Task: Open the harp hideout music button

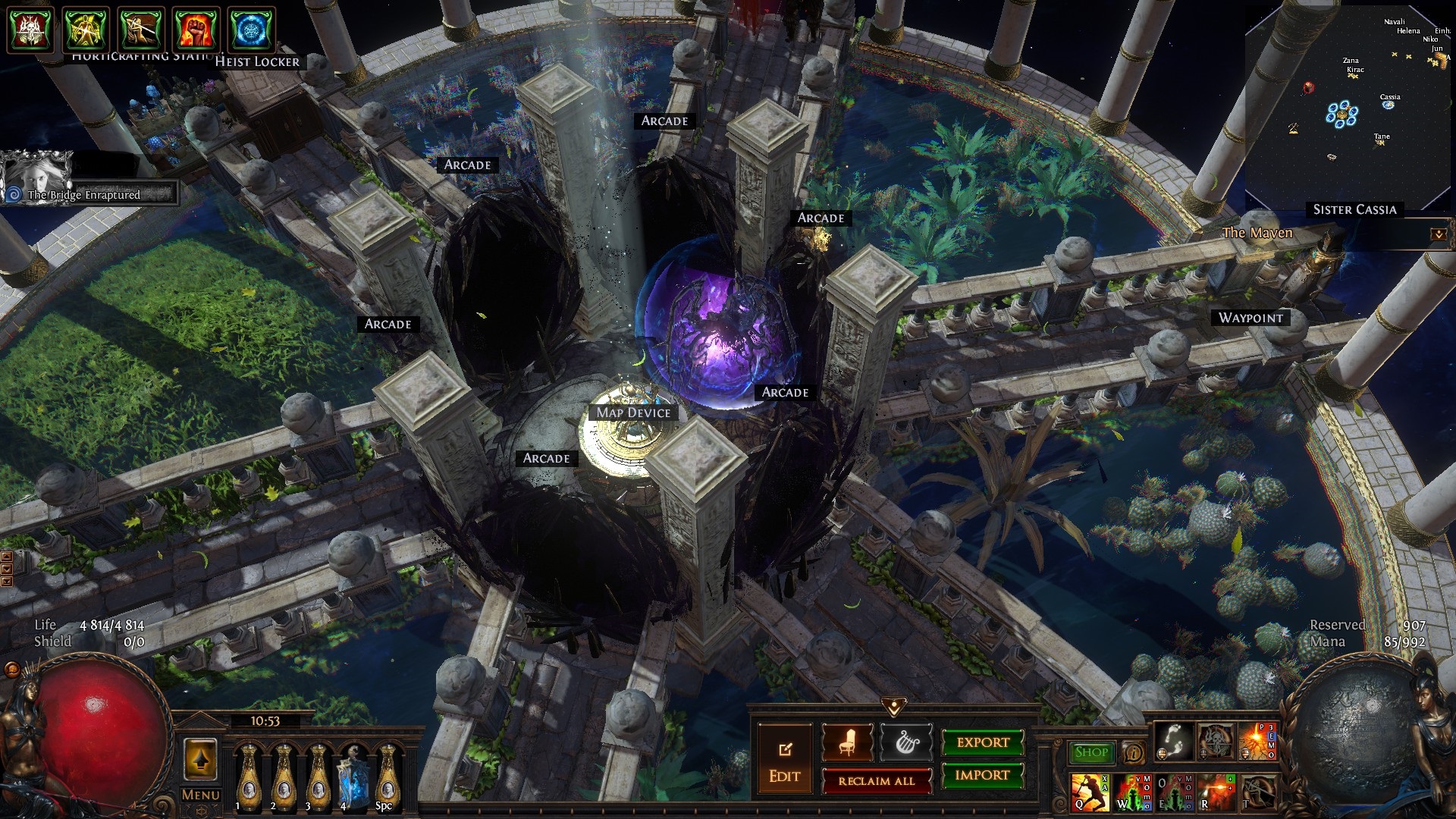Action: (x=905, y=742)
